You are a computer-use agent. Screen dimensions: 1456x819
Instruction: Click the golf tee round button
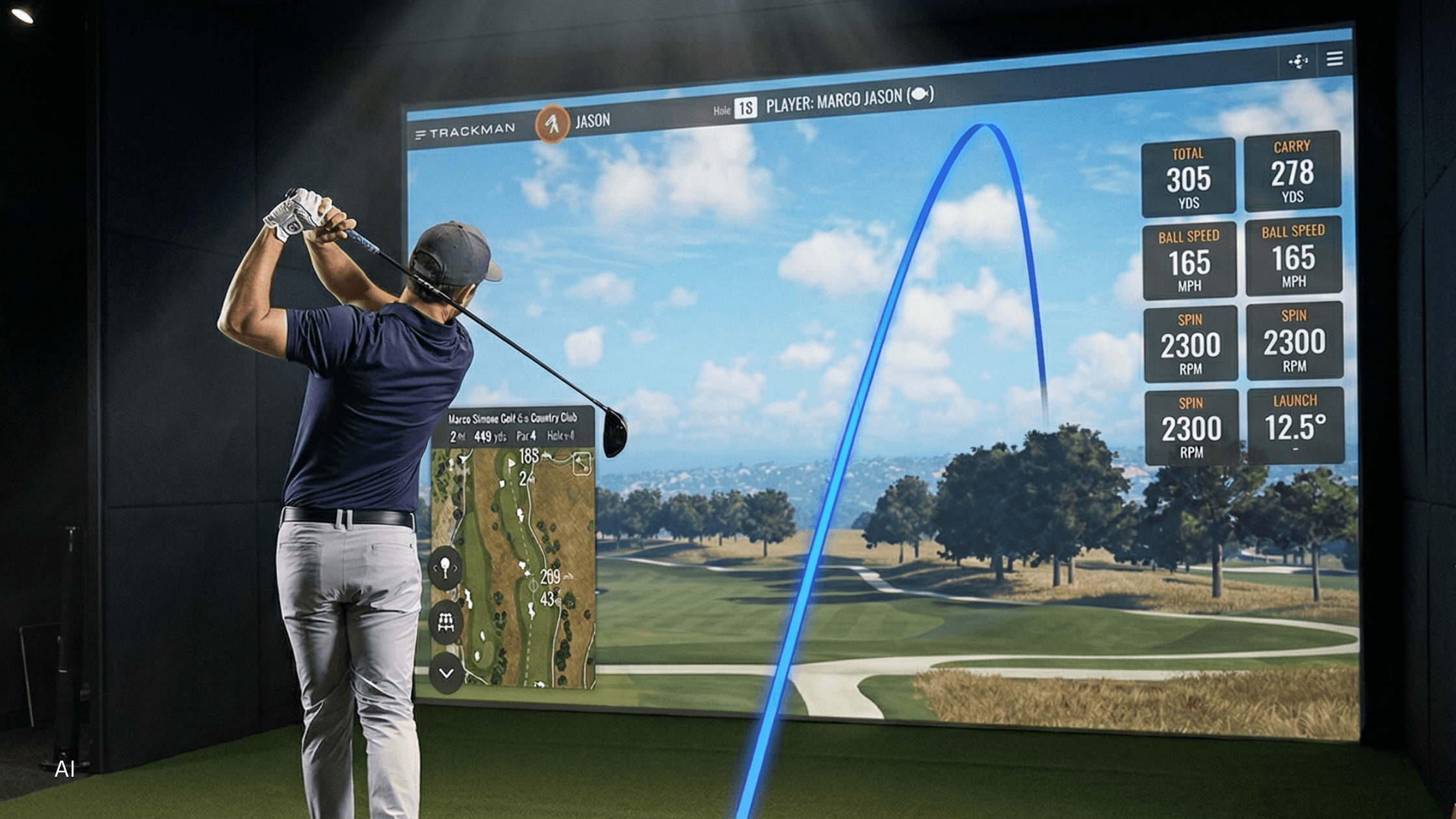pos(445,568)
